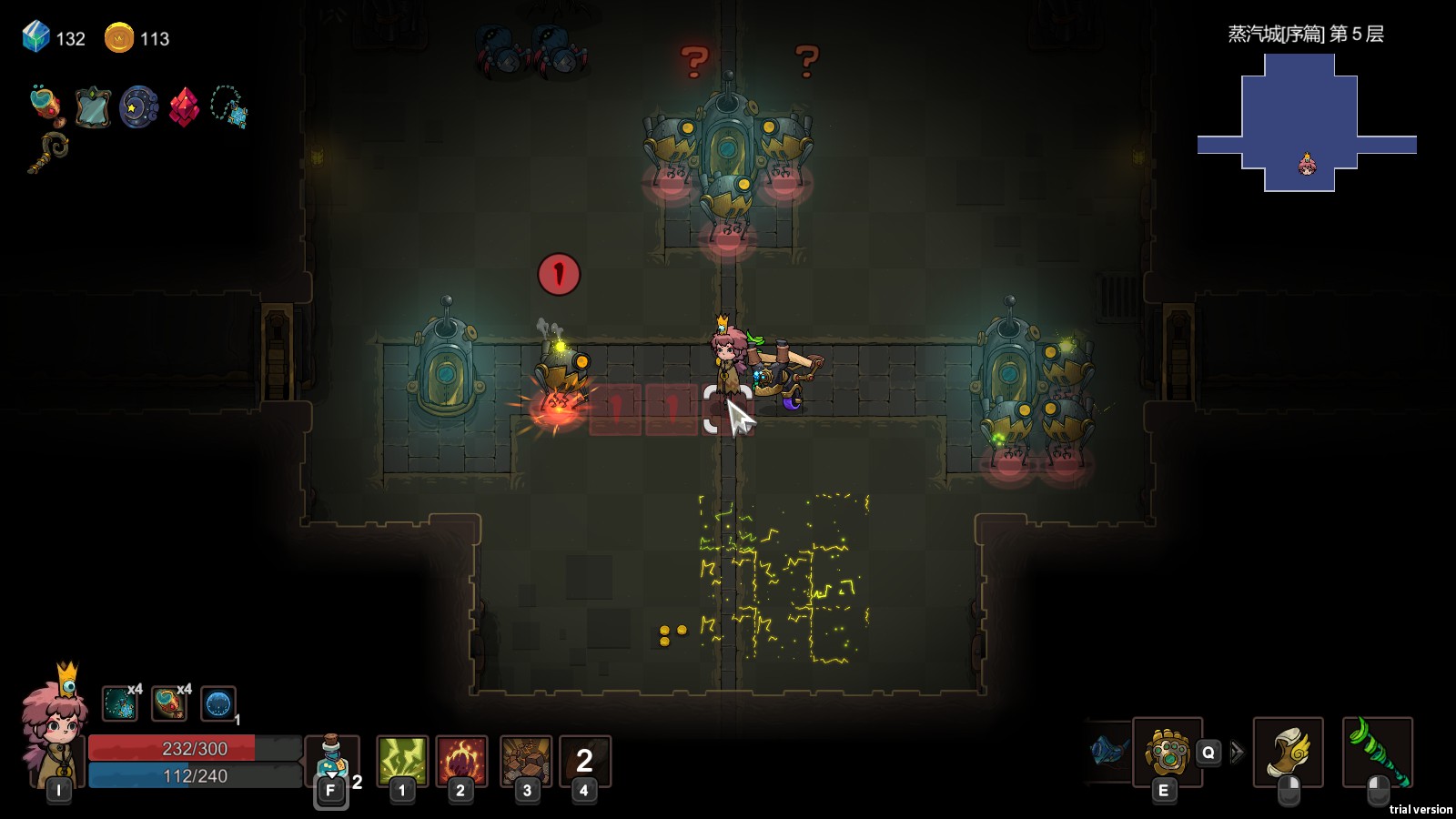Check the goblet buff icon with x4 stack
Screen dimensions: 1456x819
pyautogui.click(x=168, y=703)
